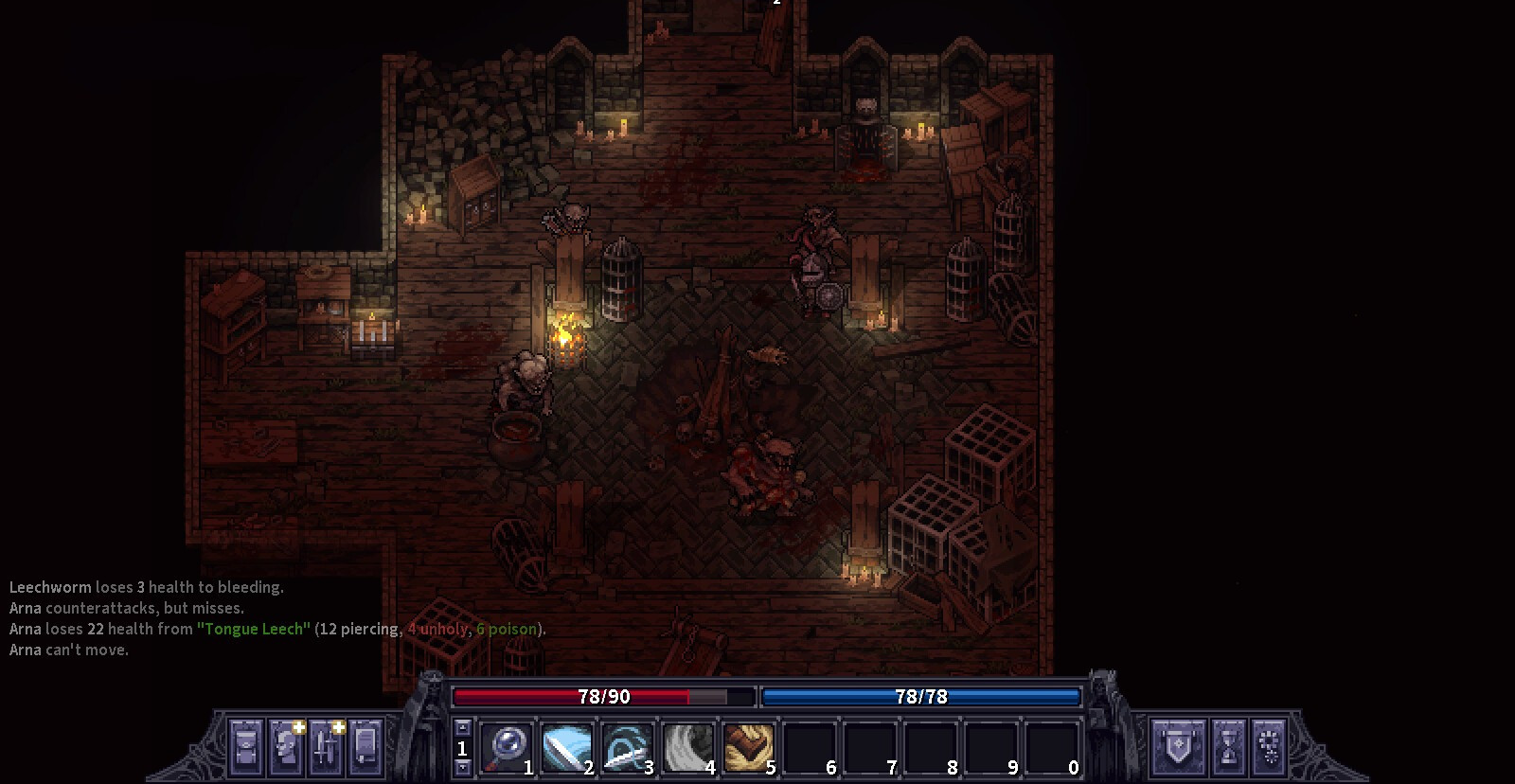The height and width of the screenshot is (784, 1515).
Task: Open the character sheet head icon
Action: pyautogui.click(x=286, y=745)
